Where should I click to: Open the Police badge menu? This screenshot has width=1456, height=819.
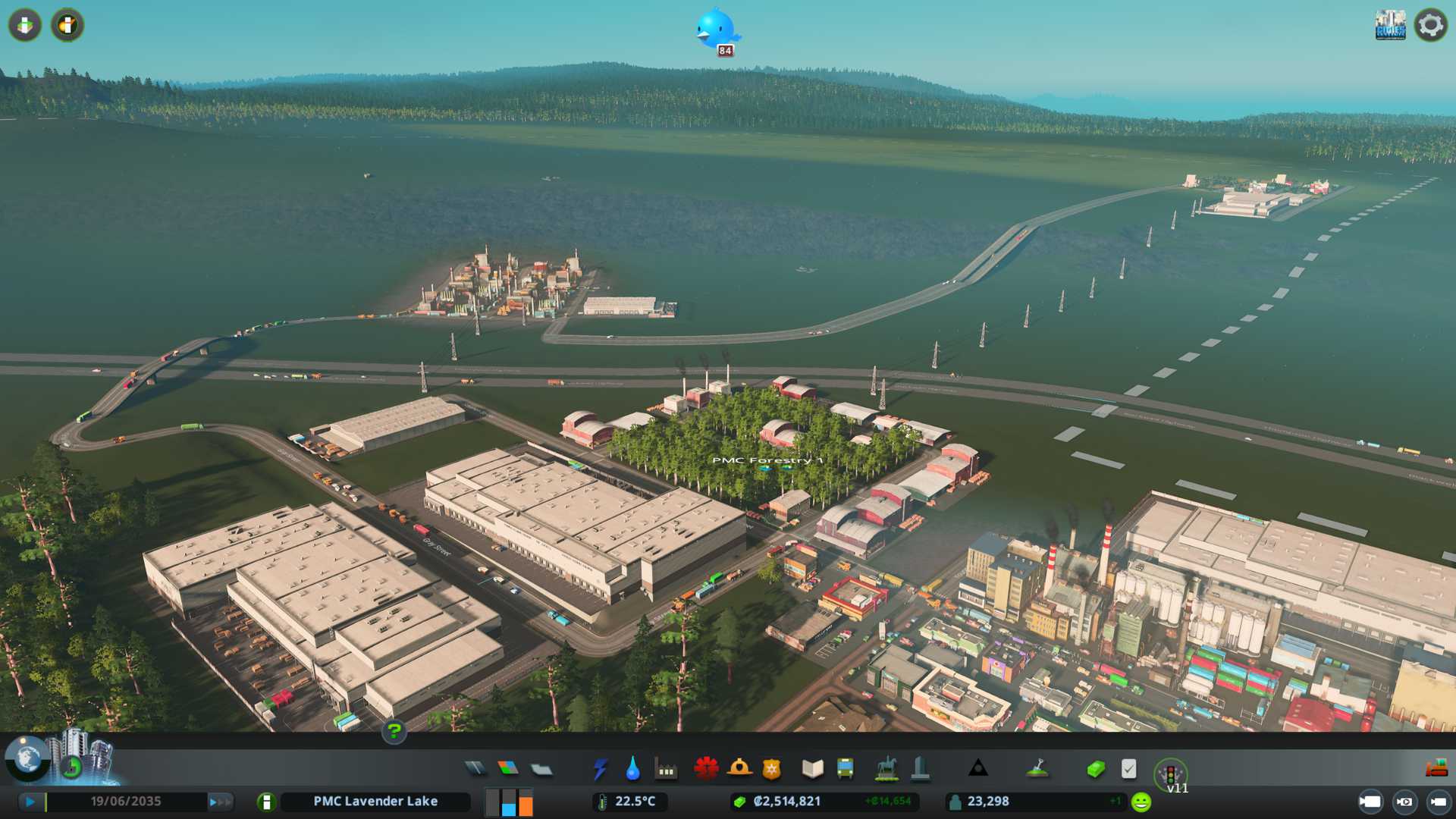[771, 769]
